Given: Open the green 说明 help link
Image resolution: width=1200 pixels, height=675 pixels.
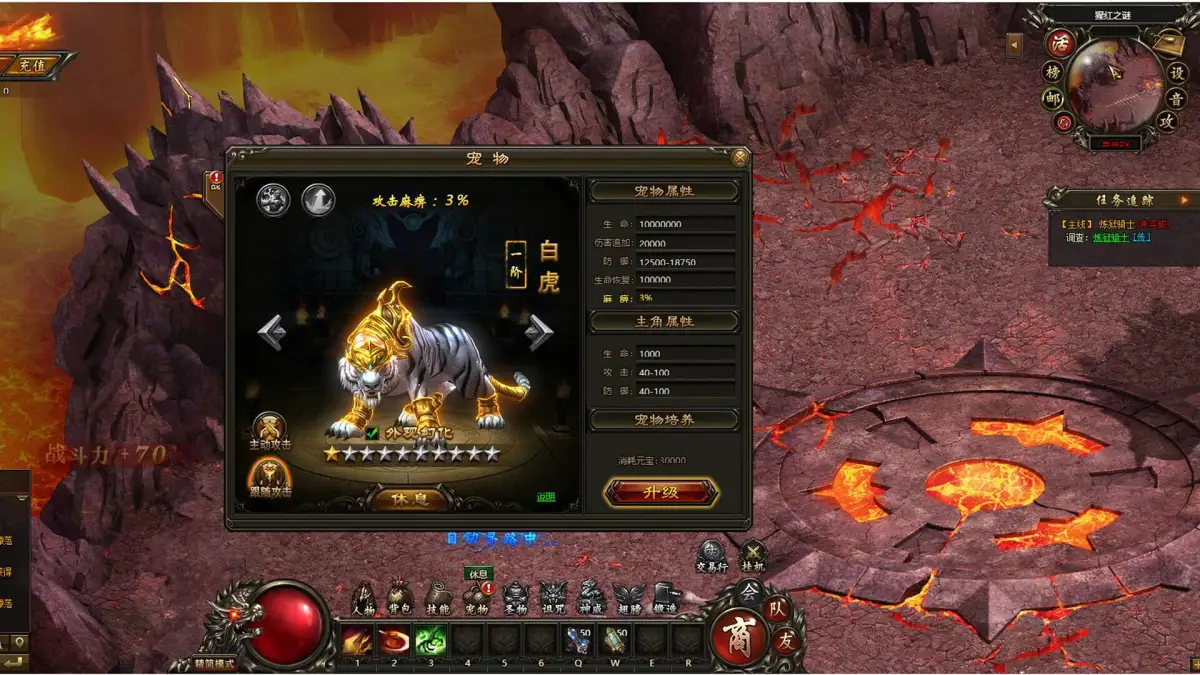Looking at the screenshot, I should 545,497.
